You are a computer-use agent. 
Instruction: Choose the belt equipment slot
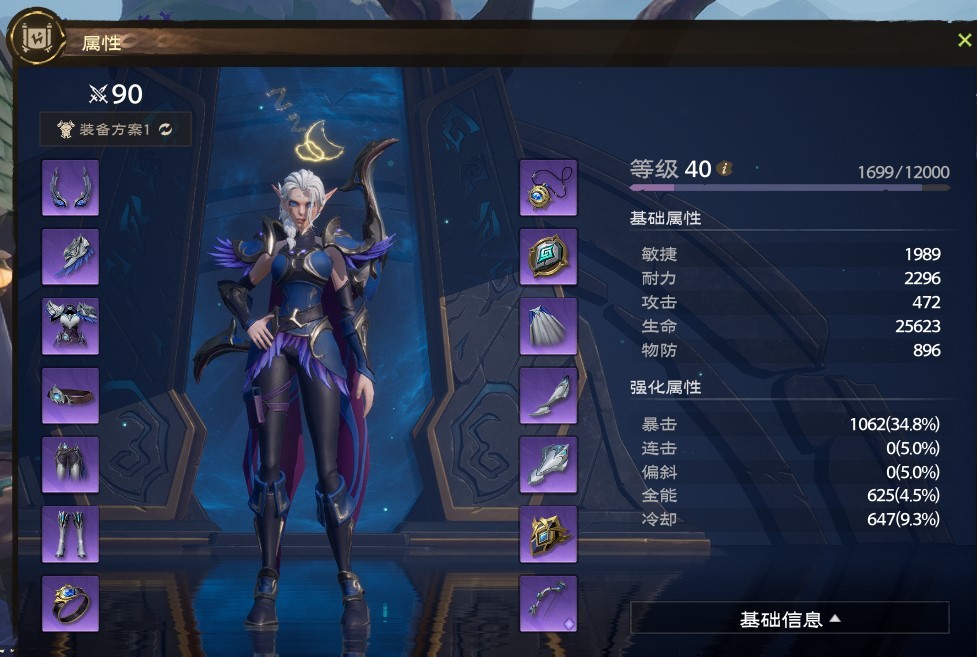70,396
